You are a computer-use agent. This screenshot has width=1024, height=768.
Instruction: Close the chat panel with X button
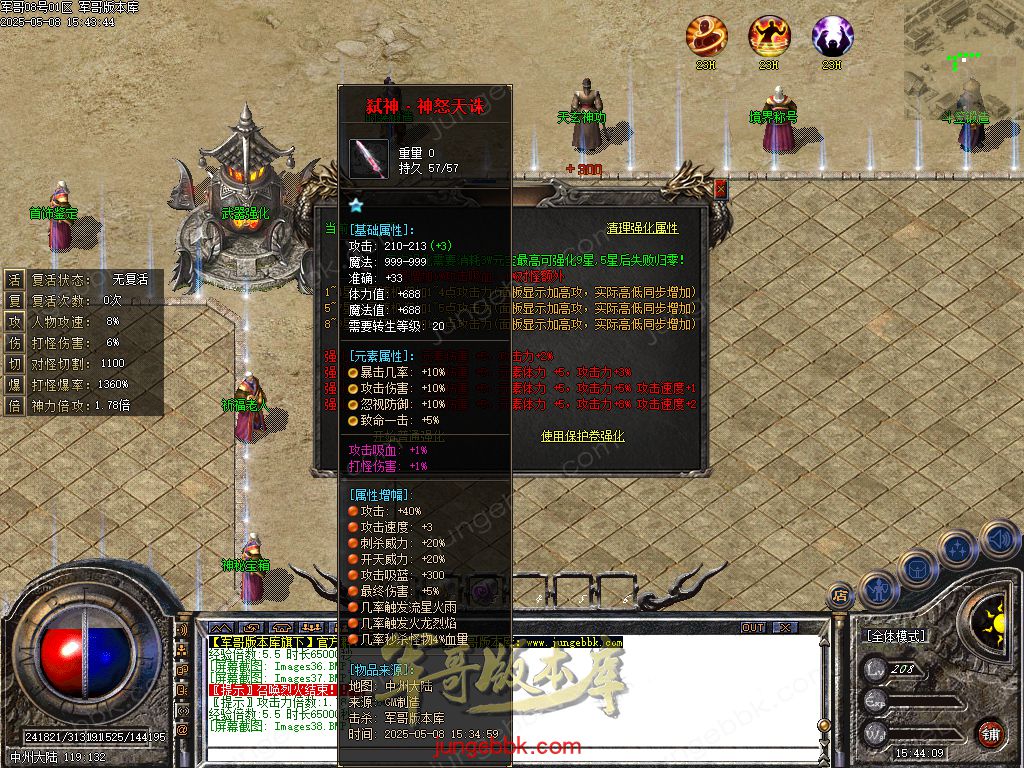pos(785,628)
